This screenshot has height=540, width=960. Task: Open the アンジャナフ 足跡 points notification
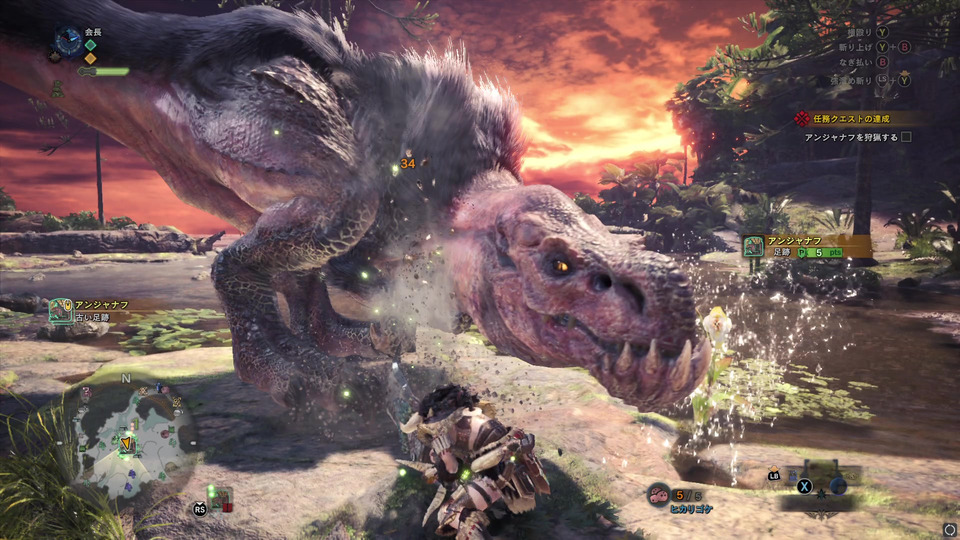pos(806,246)
